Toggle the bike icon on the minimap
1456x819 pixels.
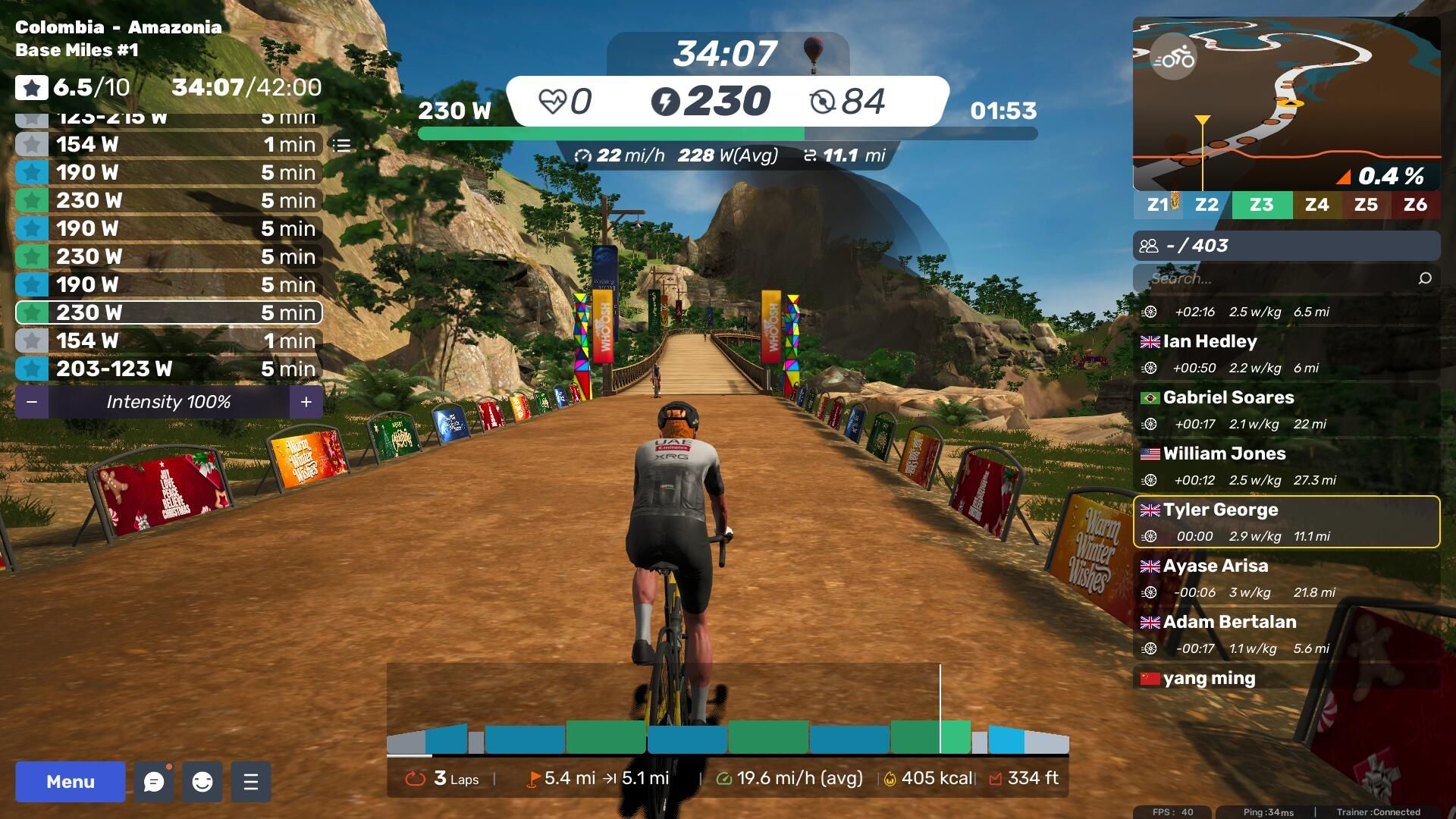click(x=1173, y=58)
